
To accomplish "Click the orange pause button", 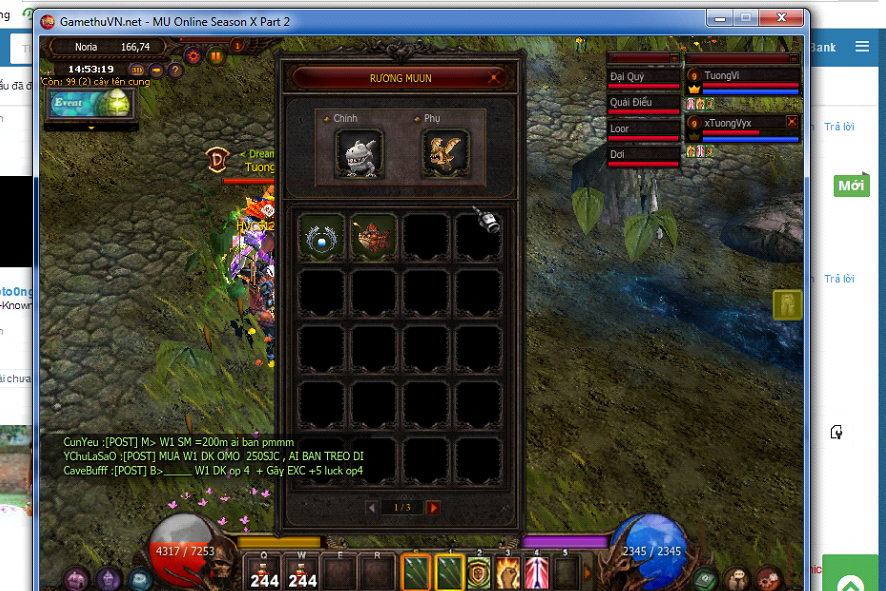I will (x=217, y=56).
